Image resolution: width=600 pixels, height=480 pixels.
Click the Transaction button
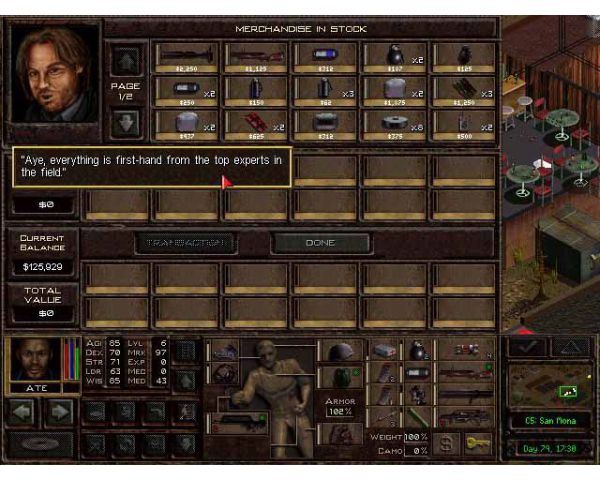point(185,243)
